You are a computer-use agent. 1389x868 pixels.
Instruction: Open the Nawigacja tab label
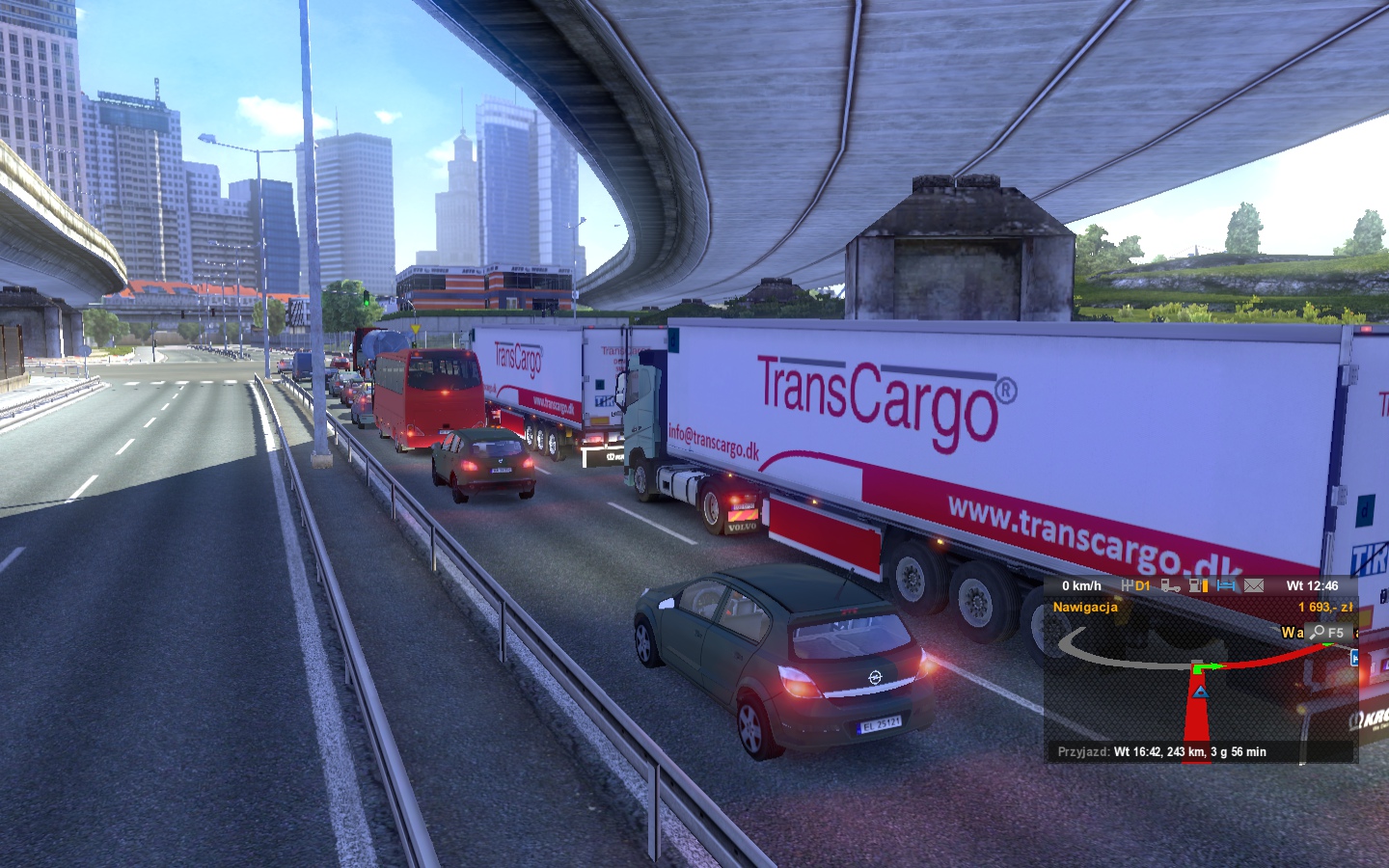pos(1085,608)
